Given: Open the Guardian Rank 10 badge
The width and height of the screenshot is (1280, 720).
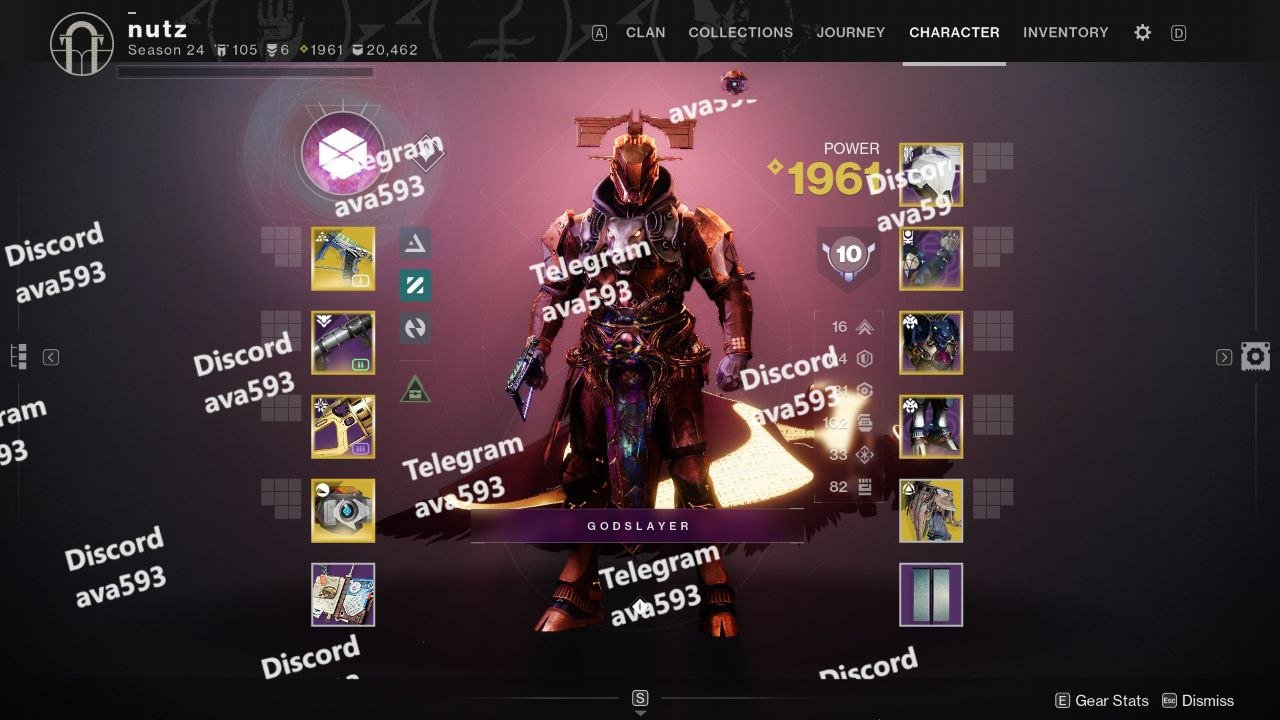Looking at the screenshot, I should [x=848, y=254].
